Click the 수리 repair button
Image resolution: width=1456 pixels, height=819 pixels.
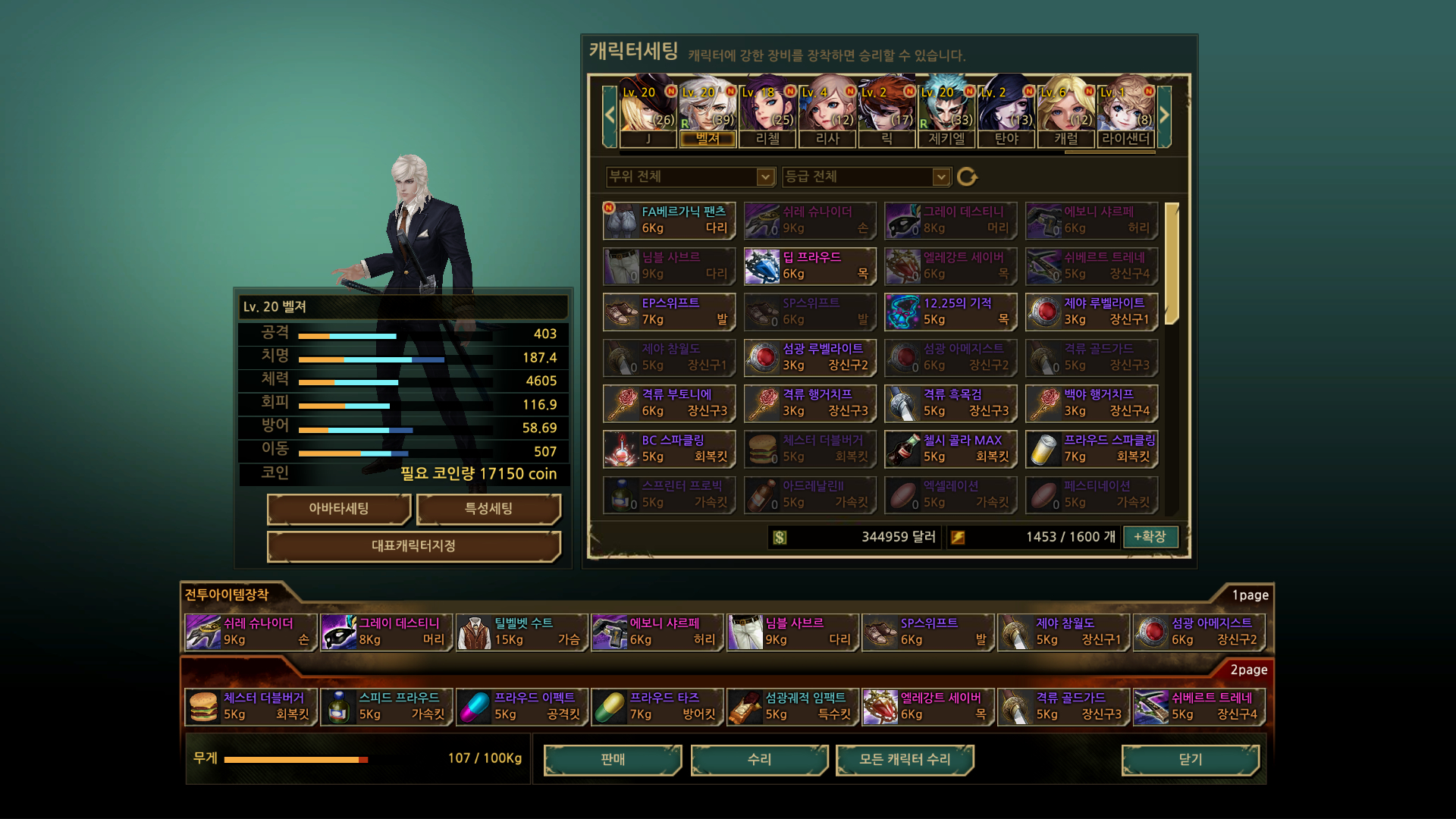click(759, 760)
